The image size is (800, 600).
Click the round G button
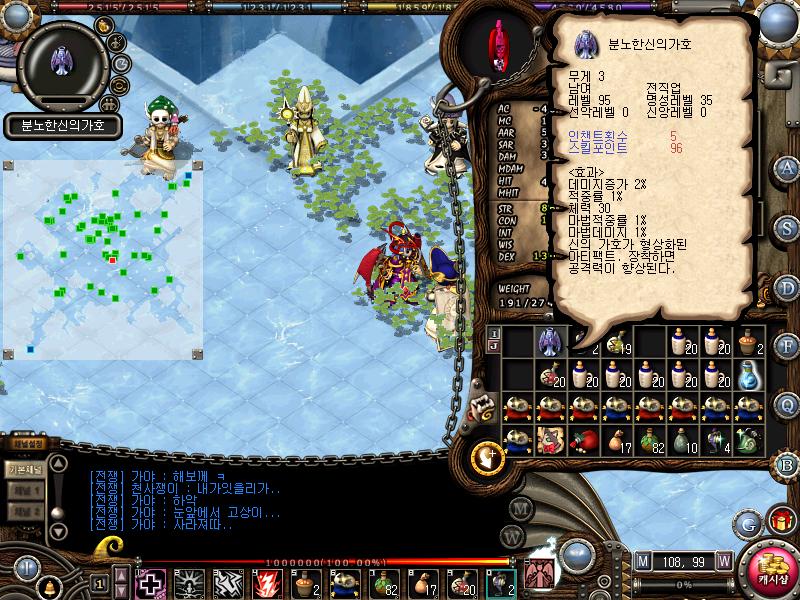747,522
